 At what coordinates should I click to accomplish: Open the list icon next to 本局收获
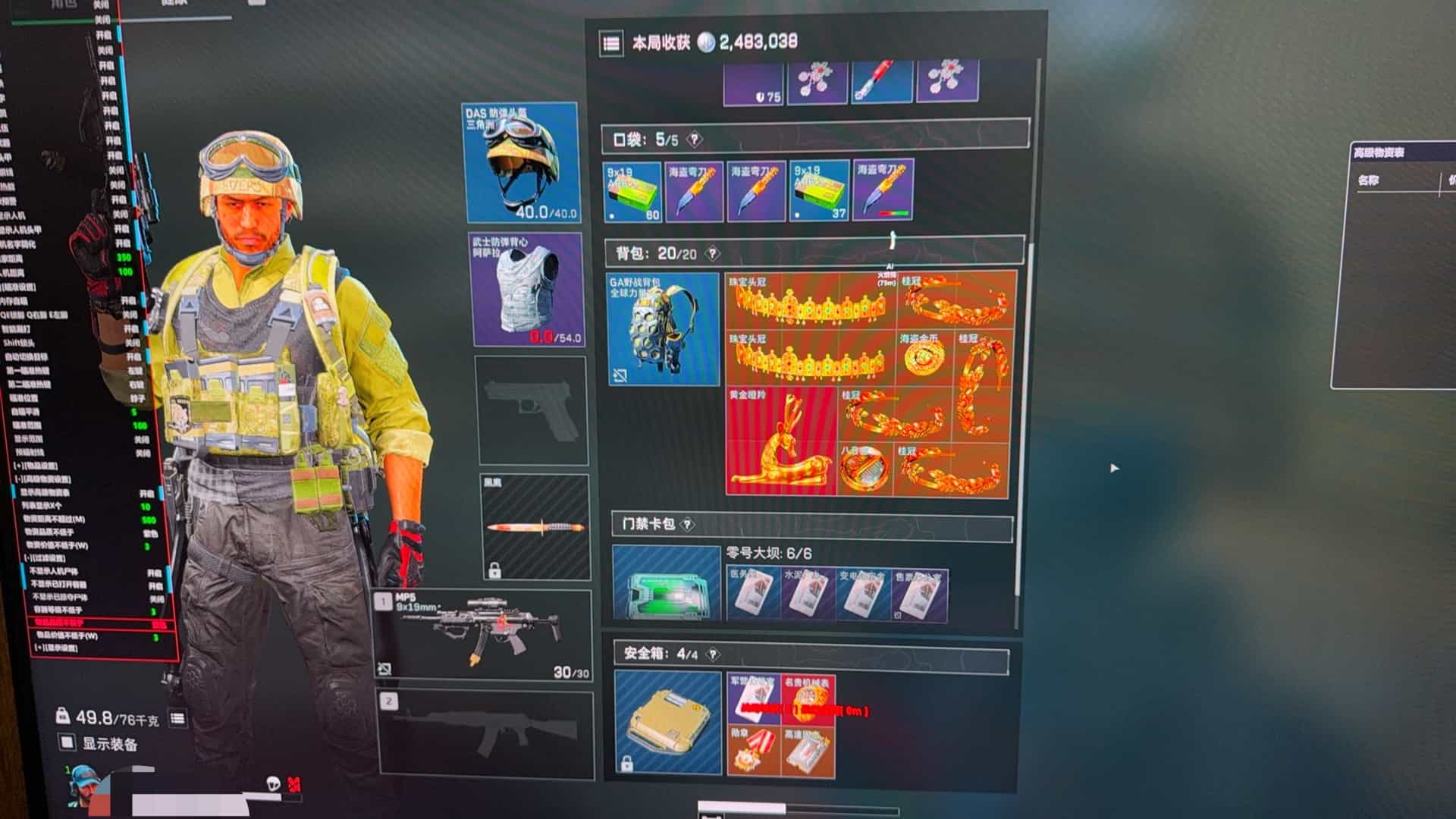(611, 43)
